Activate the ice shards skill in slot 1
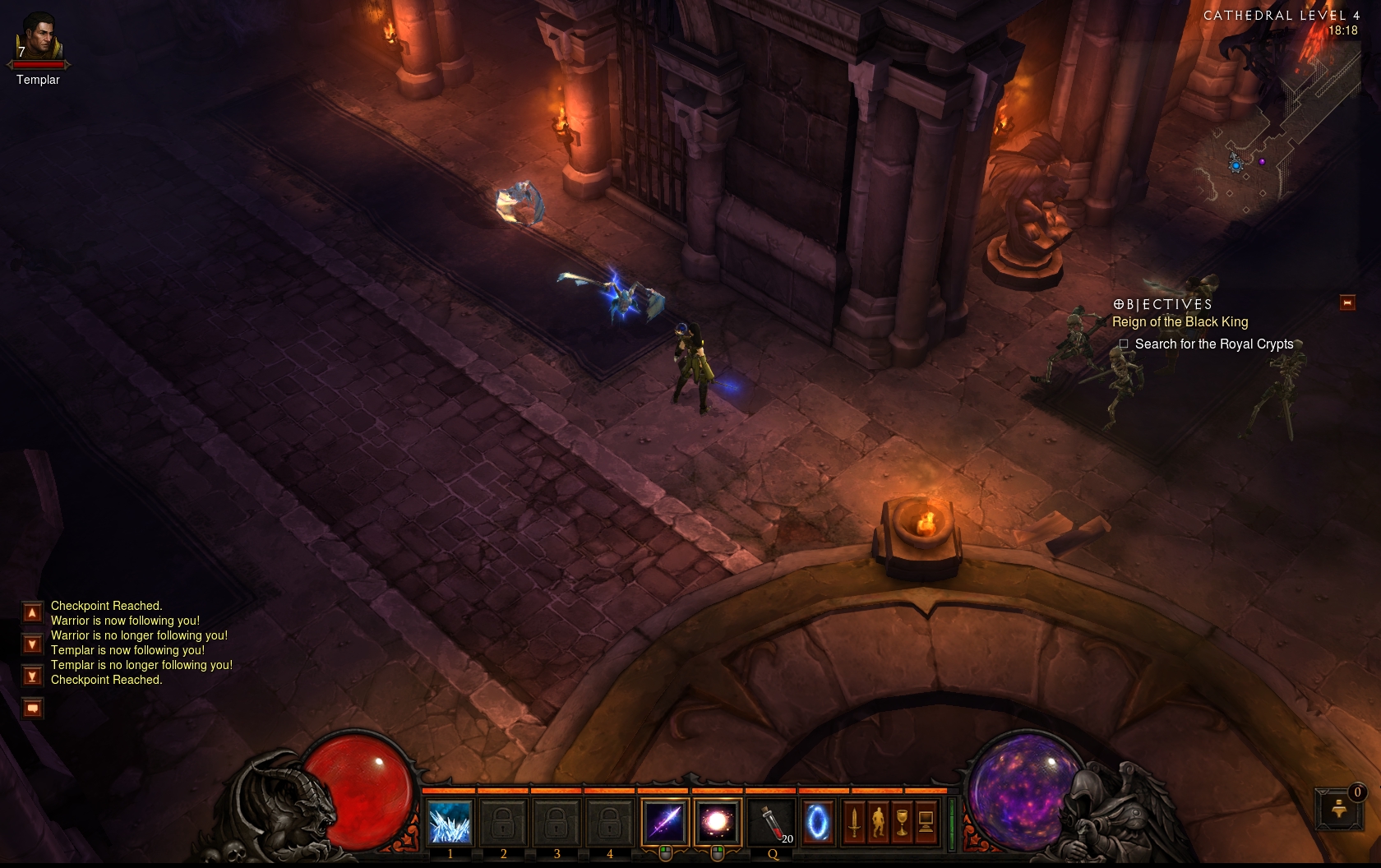1381x868 pixels. click(x=450, y=822)
